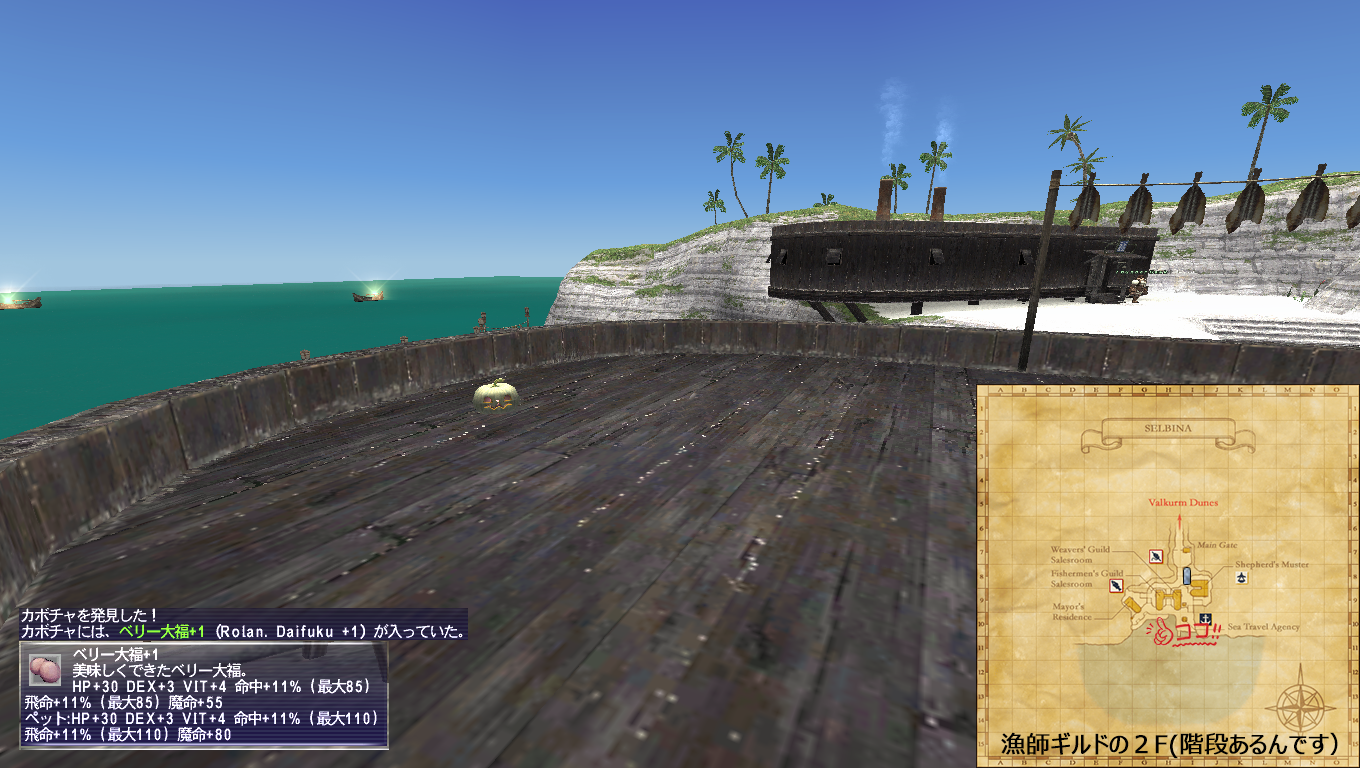Click the Berry Daifuku item description window

[x=204, y=695]
